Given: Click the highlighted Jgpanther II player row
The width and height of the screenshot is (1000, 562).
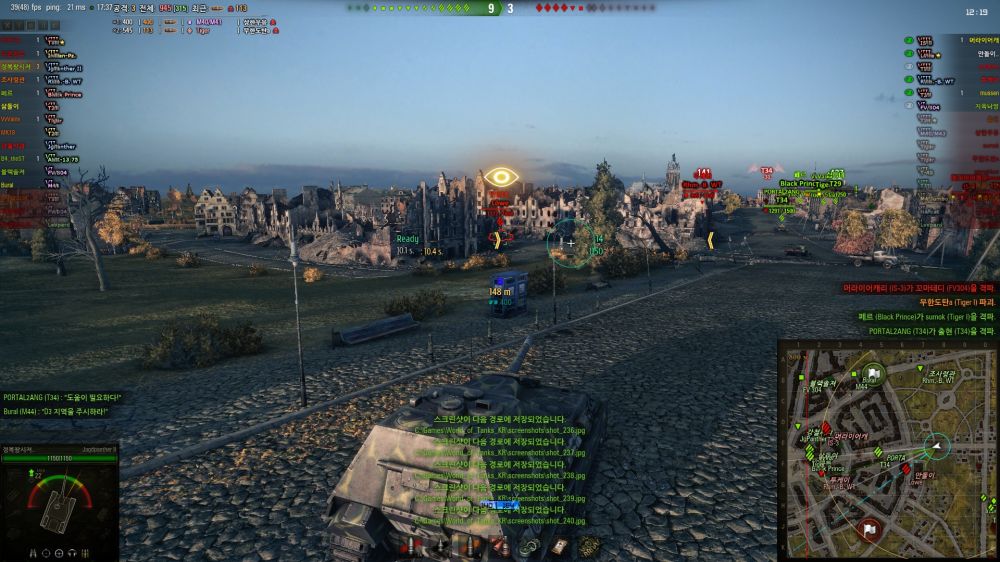Looking at the screenshot, I should 60,67.
